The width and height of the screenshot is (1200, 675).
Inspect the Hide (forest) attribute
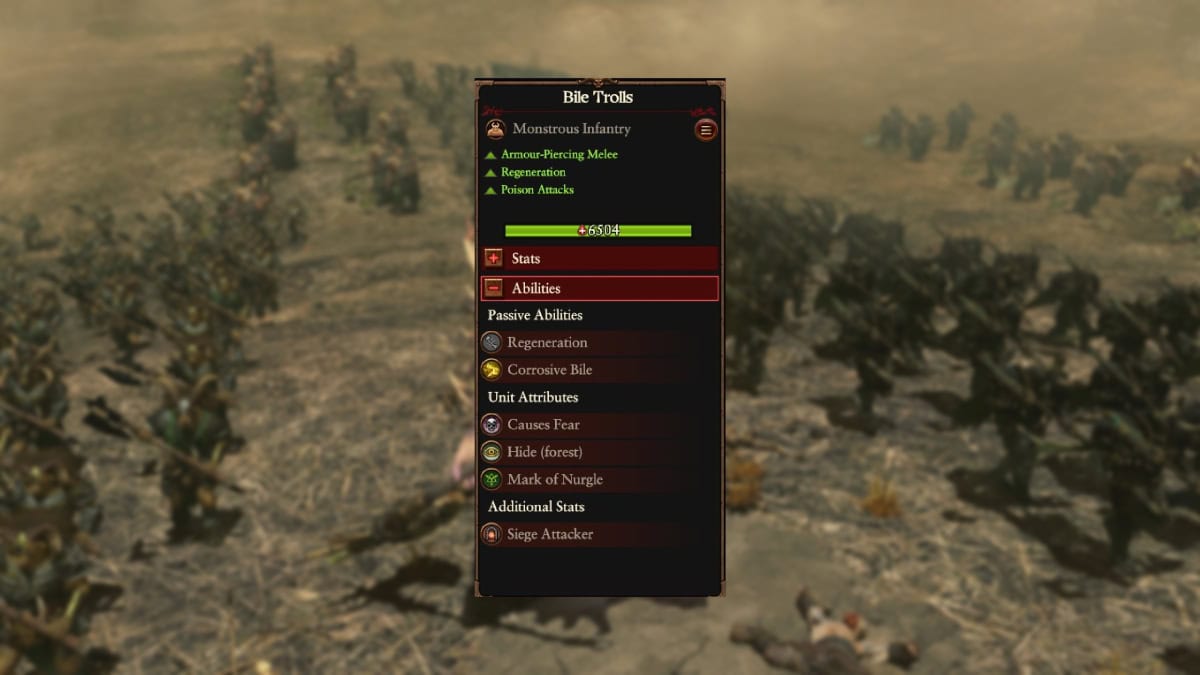click(x=544, y=452)
